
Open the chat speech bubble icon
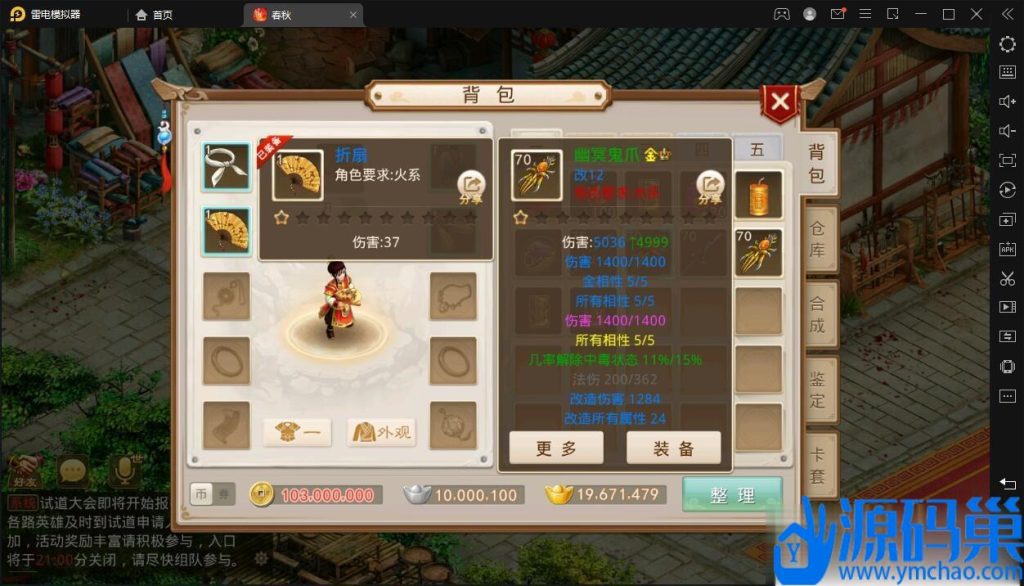click(x=73, y=471)
